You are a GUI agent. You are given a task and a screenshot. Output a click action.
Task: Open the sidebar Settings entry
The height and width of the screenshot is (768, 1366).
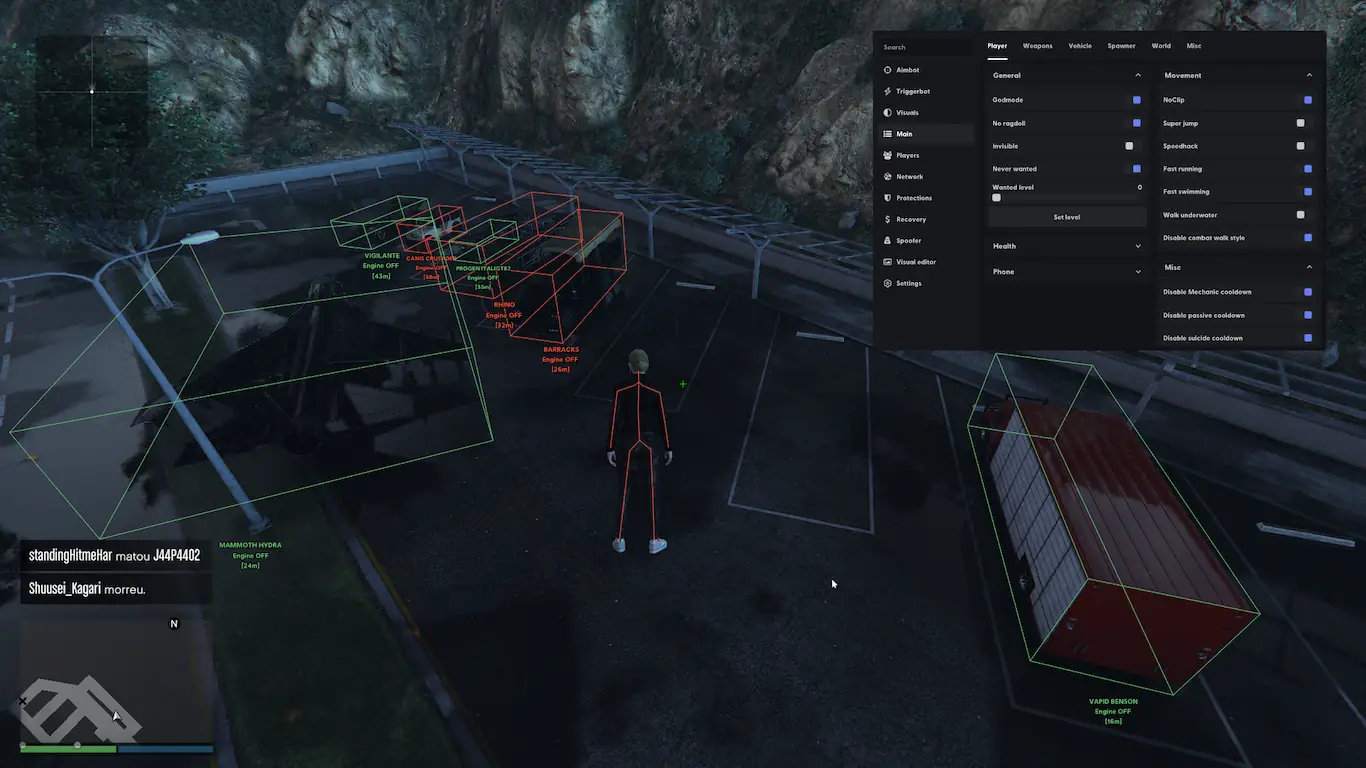908,284
